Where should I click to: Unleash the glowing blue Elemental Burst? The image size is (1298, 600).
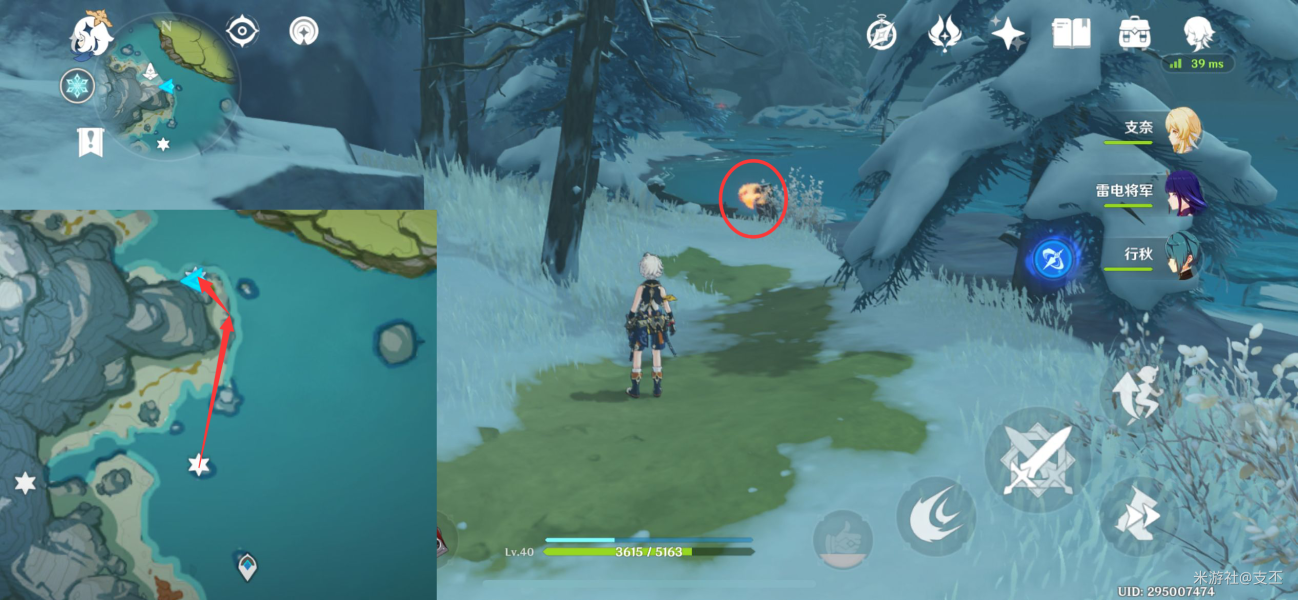[x=1052, y=260]
